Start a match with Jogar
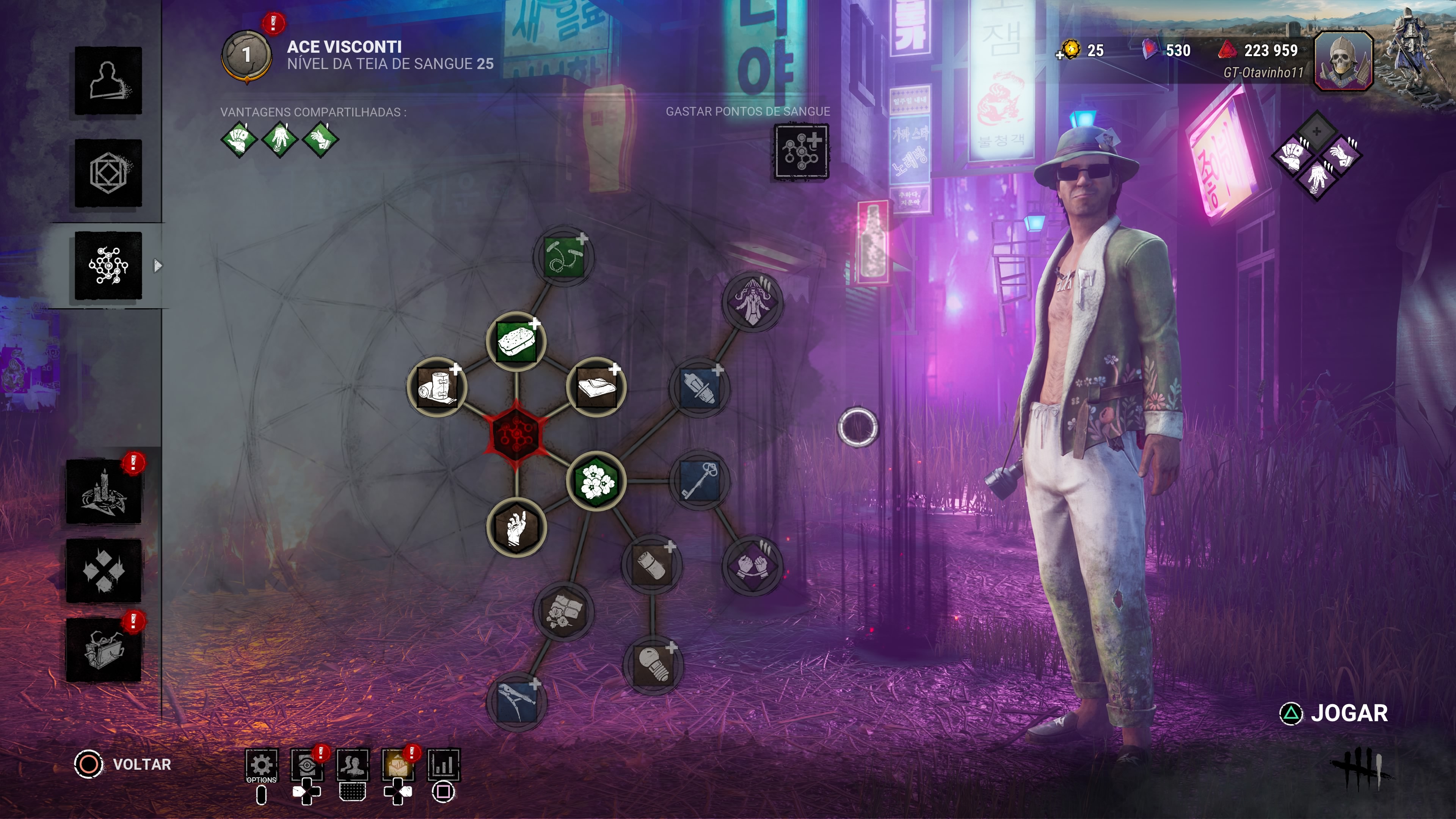This screenshot has height=819, width=1456. pyautogui.click(x=1335, y=713)
